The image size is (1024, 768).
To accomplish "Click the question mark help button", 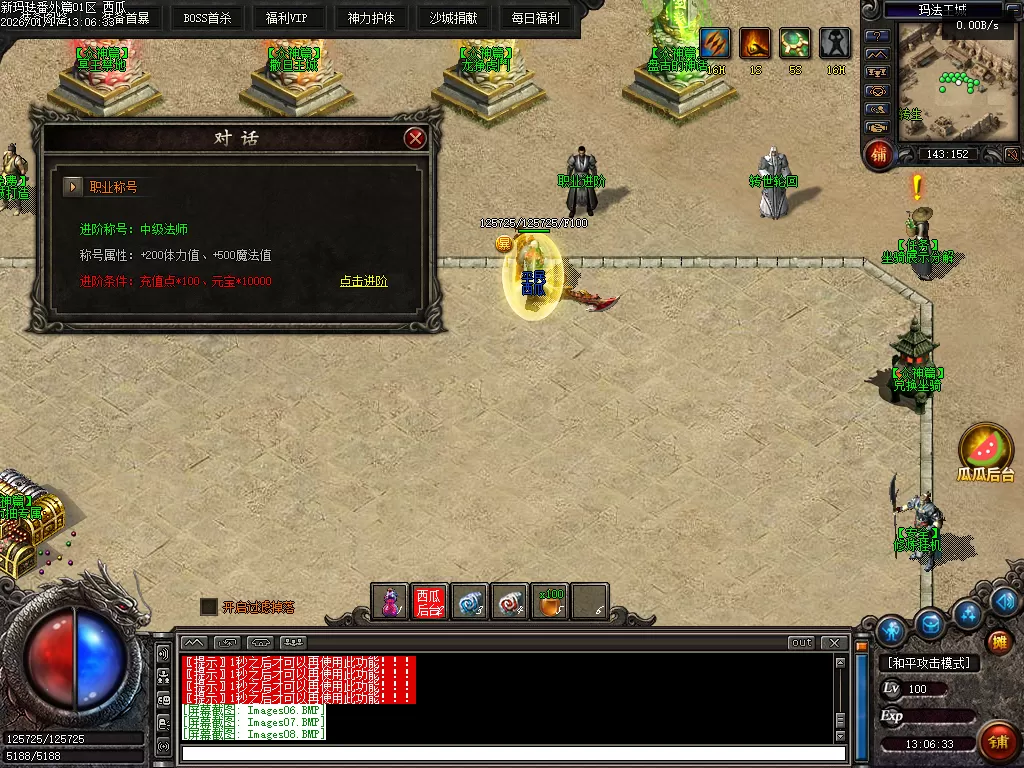I will tap(877, 37).
